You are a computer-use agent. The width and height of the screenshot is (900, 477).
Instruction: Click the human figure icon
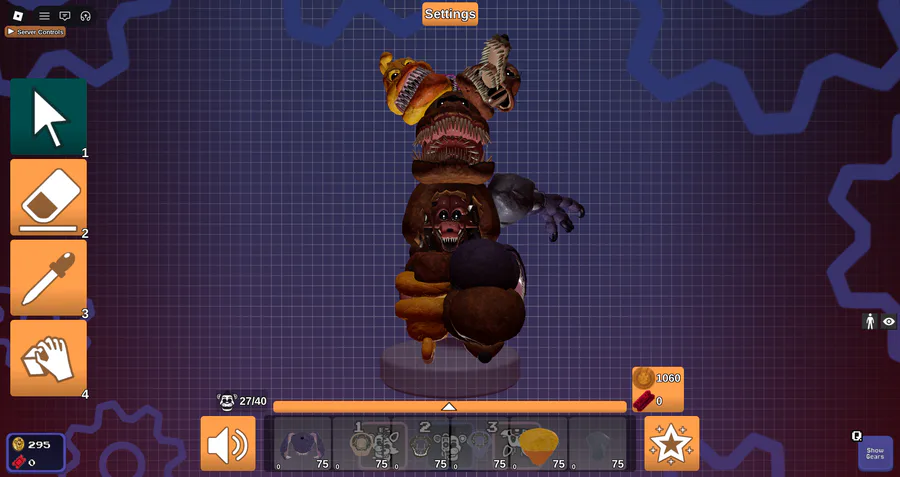click(869, 321)
